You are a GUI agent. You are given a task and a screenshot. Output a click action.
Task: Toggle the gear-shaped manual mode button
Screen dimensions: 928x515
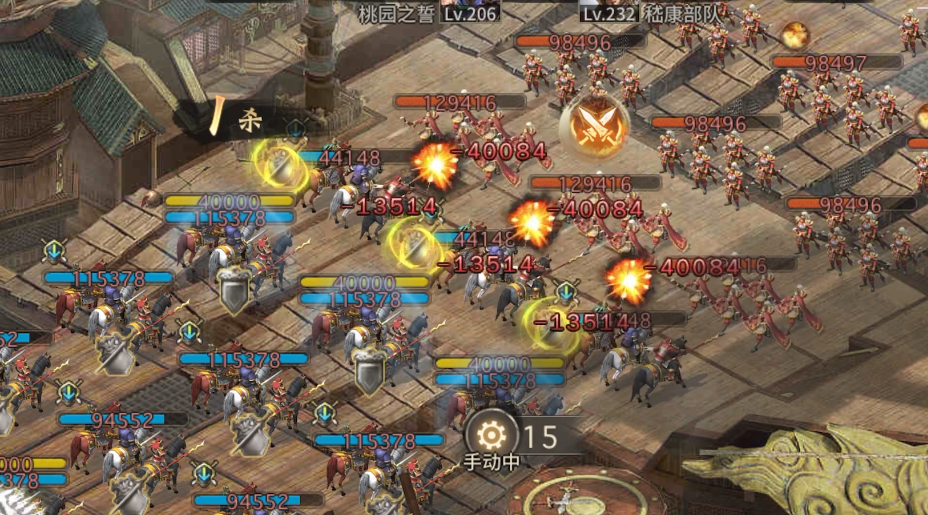click(x=491, y=436)
